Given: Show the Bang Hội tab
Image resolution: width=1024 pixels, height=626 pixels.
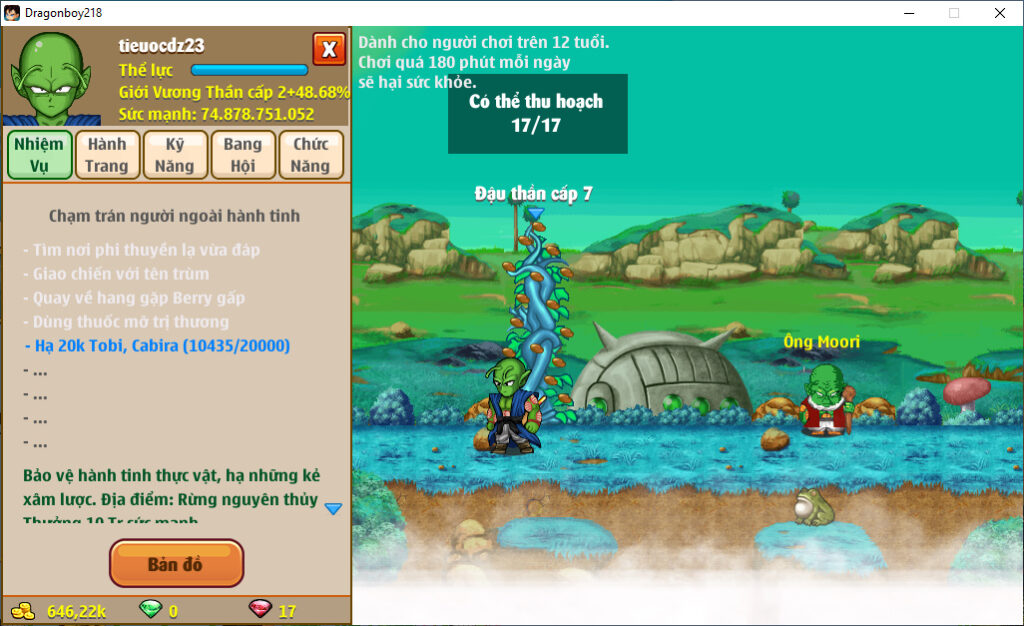Looking at the screenshot, I should tap(242, 155).
